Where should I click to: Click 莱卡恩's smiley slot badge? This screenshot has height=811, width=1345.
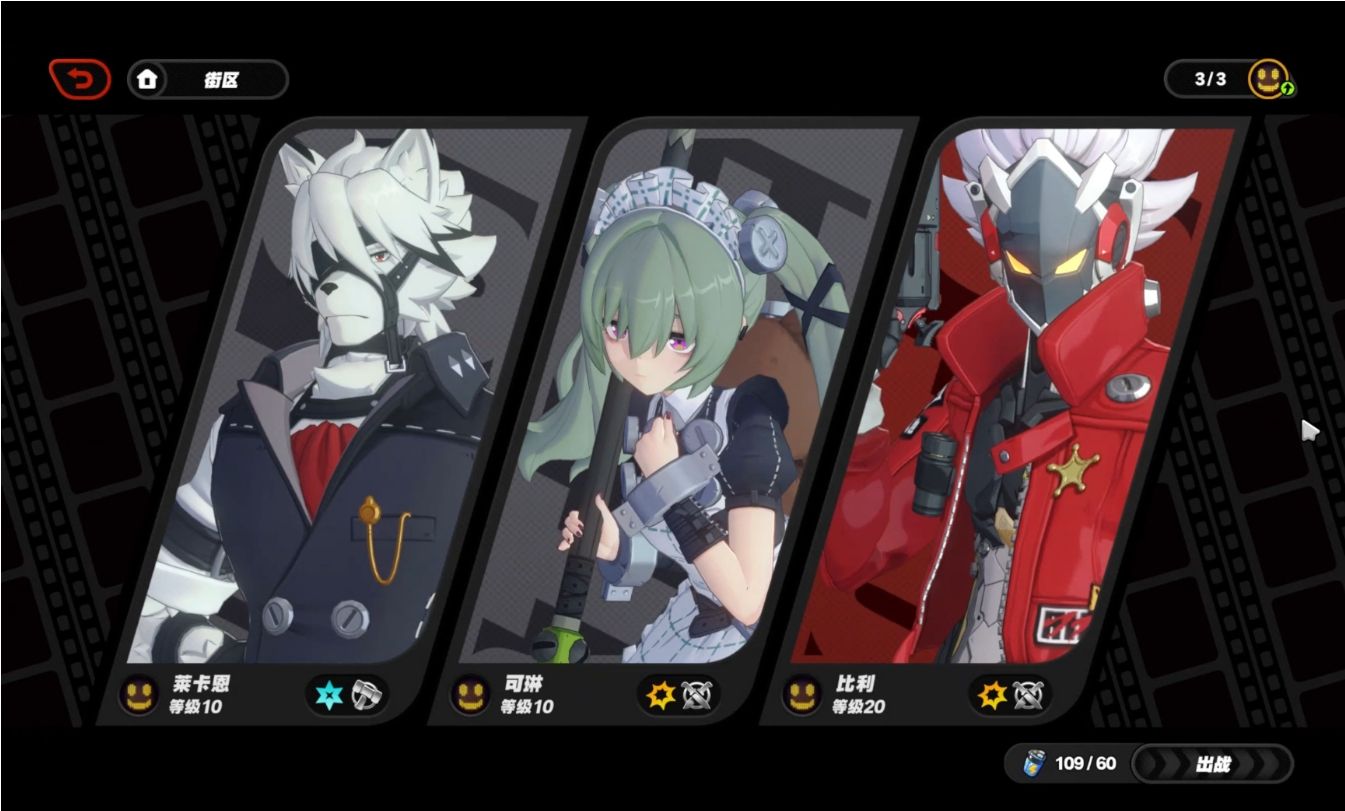tap(139, 695)
